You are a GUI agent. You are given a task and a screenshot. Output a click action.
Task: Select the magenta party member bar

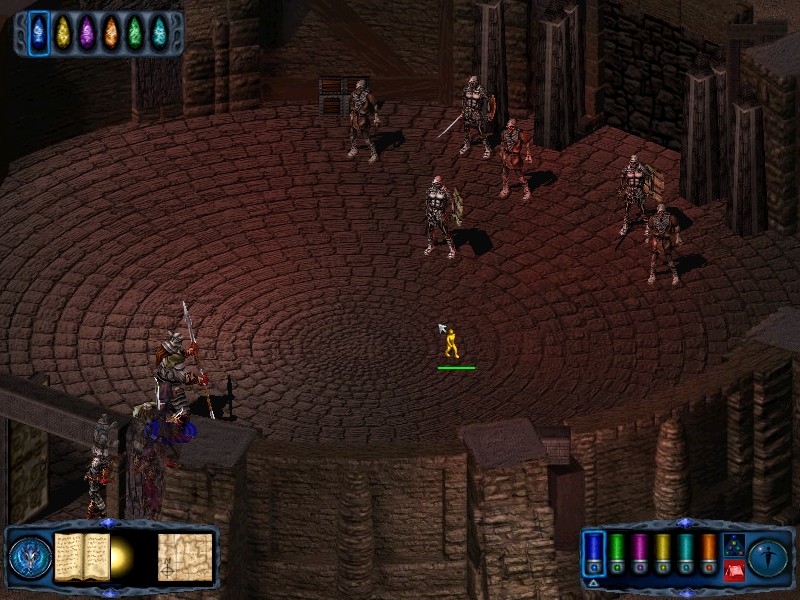coord(640,553)
